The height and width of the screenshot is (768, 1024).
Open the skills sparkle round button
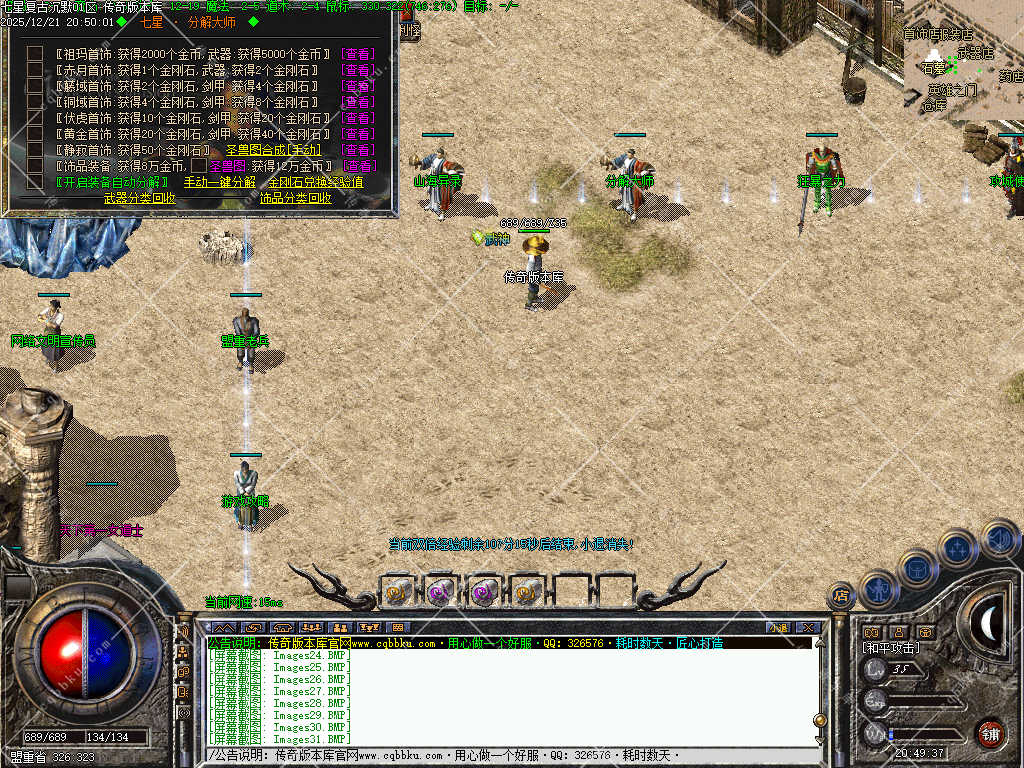(x=958, y=547)
